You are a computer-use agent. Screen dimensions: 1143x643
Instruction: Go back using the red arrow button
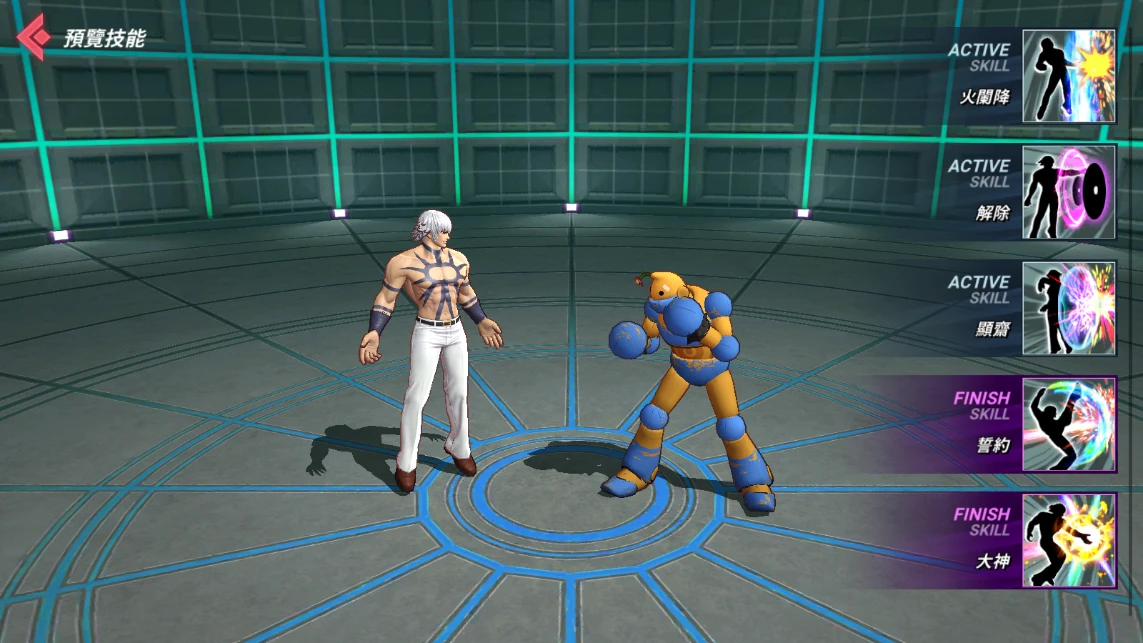tap(32, 38)
